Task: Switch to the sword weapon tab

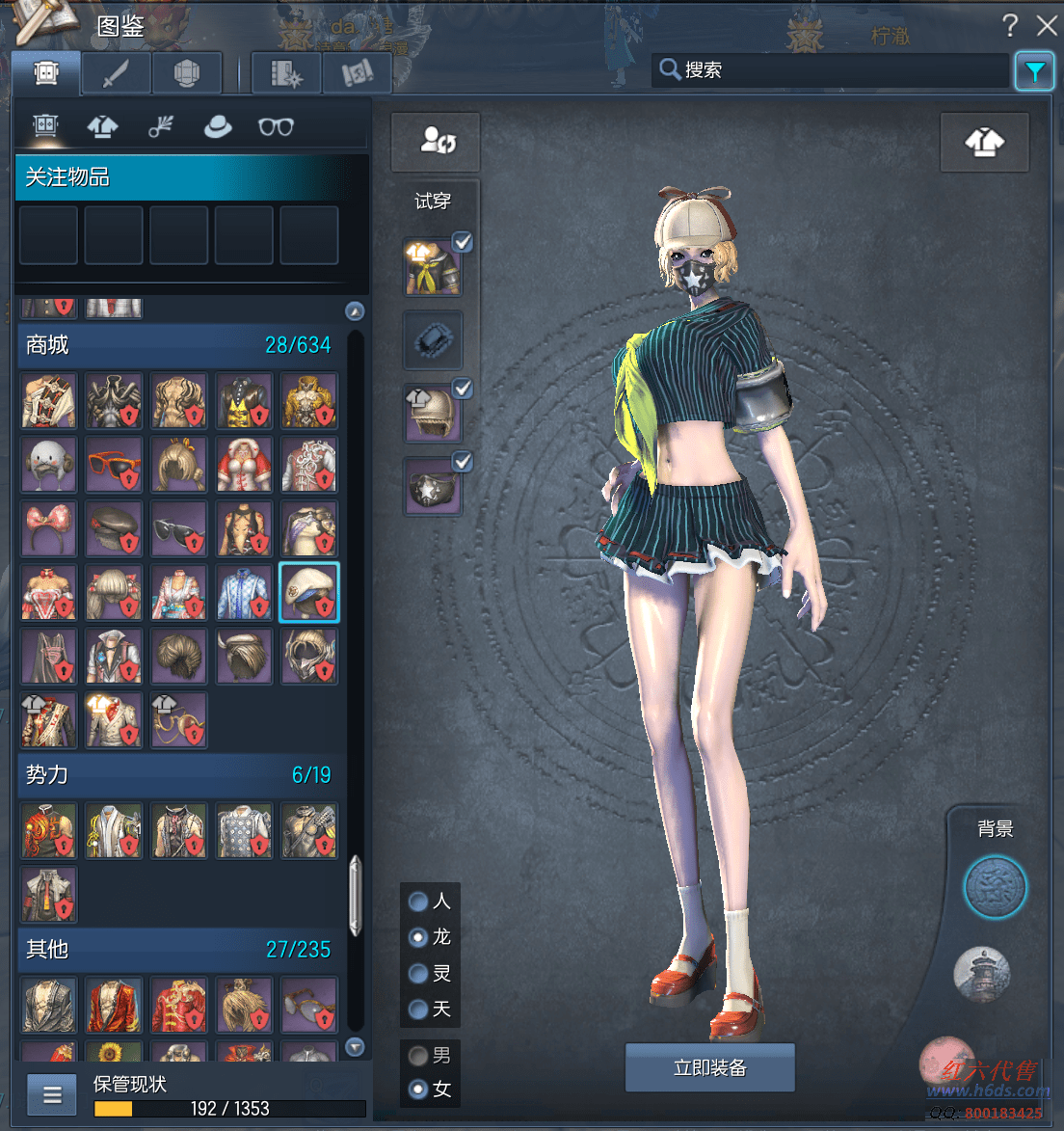Action: (x=116, y=73)
